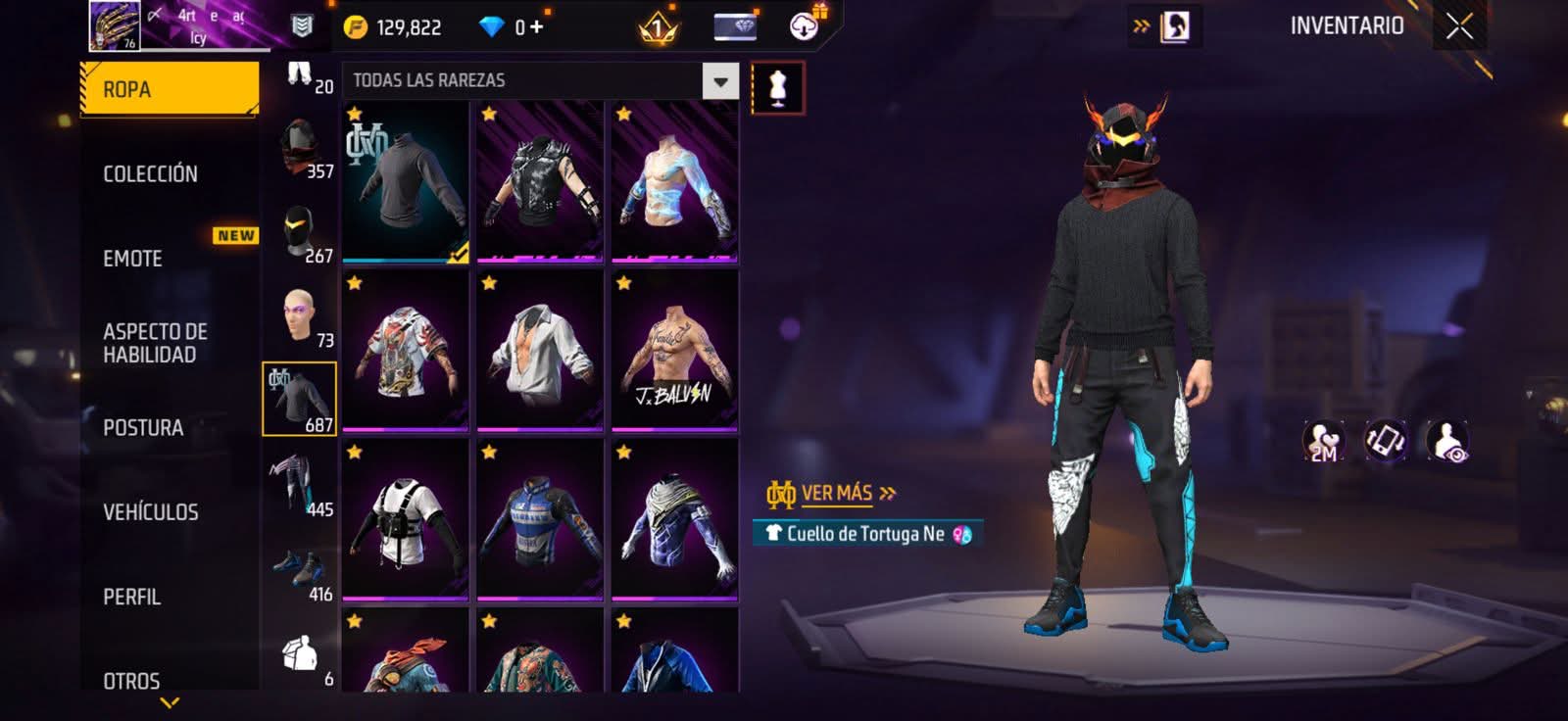Select the mask category showing 267
This screenshot has width=1568, height=721.
pyautogui.click(x=300, y=233)
